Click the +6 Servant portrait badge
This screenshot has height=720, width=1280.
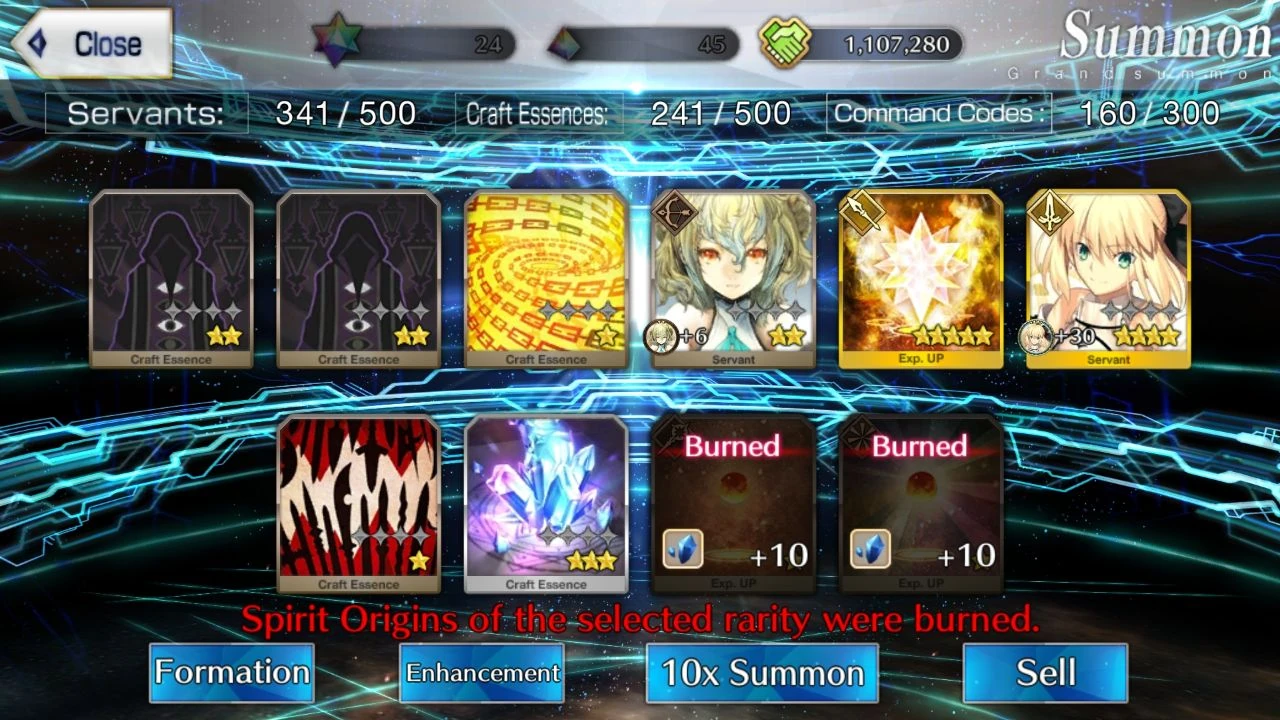click(659, 335)
